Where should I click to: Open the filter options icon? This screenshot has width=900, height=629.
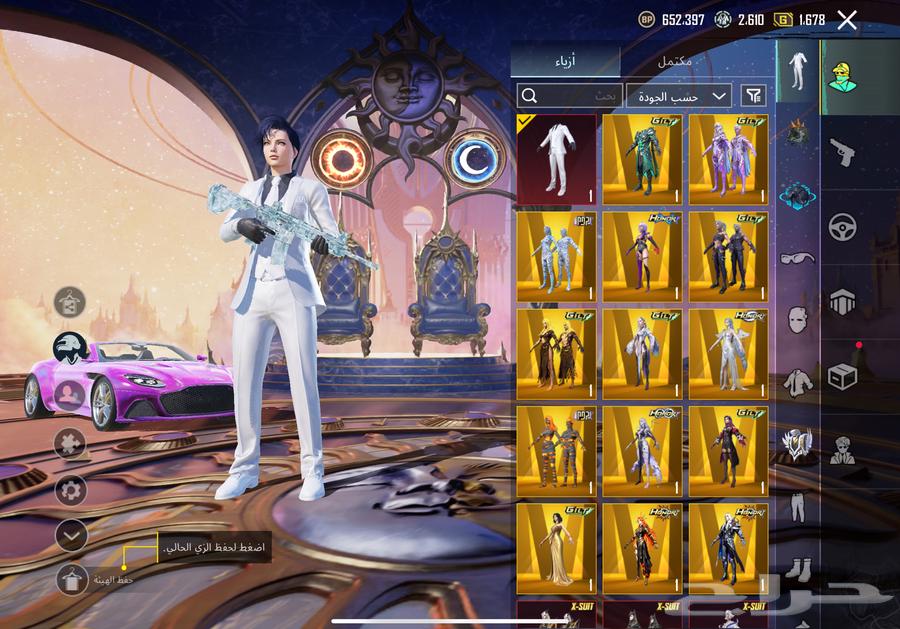pyautogui.click(x=754, y=96)
